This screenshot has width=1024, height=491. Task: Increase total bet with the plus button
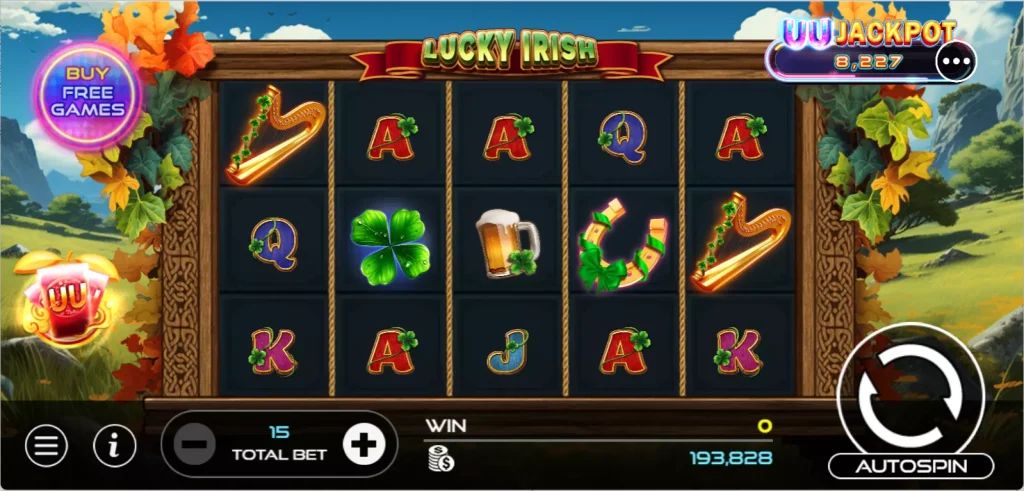[363, 445]
